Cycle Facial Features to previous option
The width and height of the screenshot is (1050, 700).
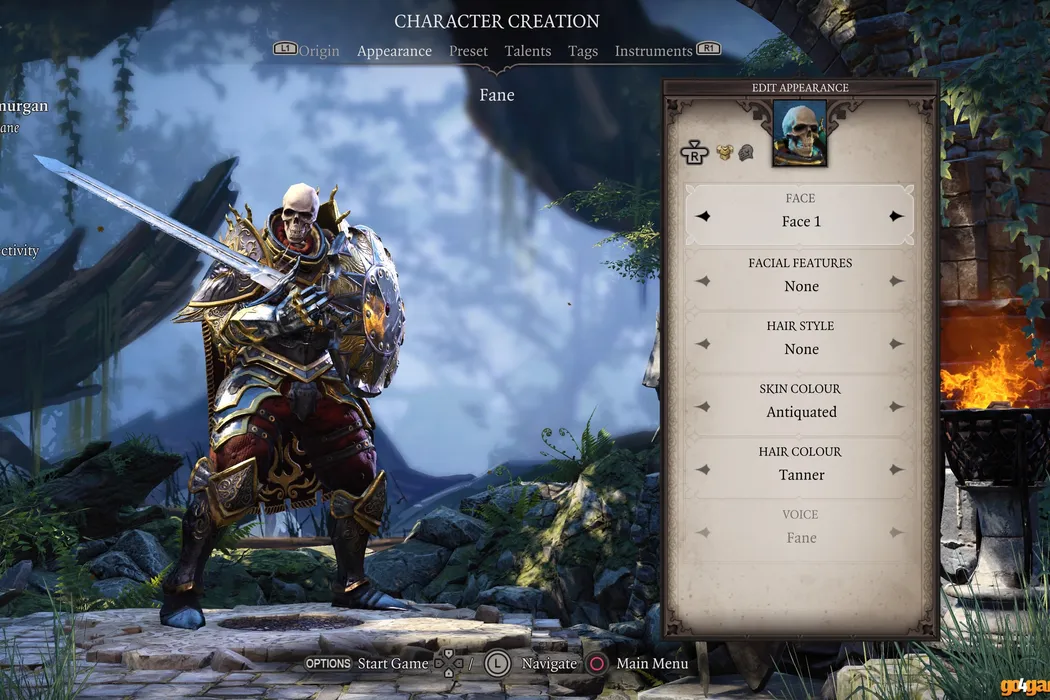pyautogui.click(x=703, y=281)
